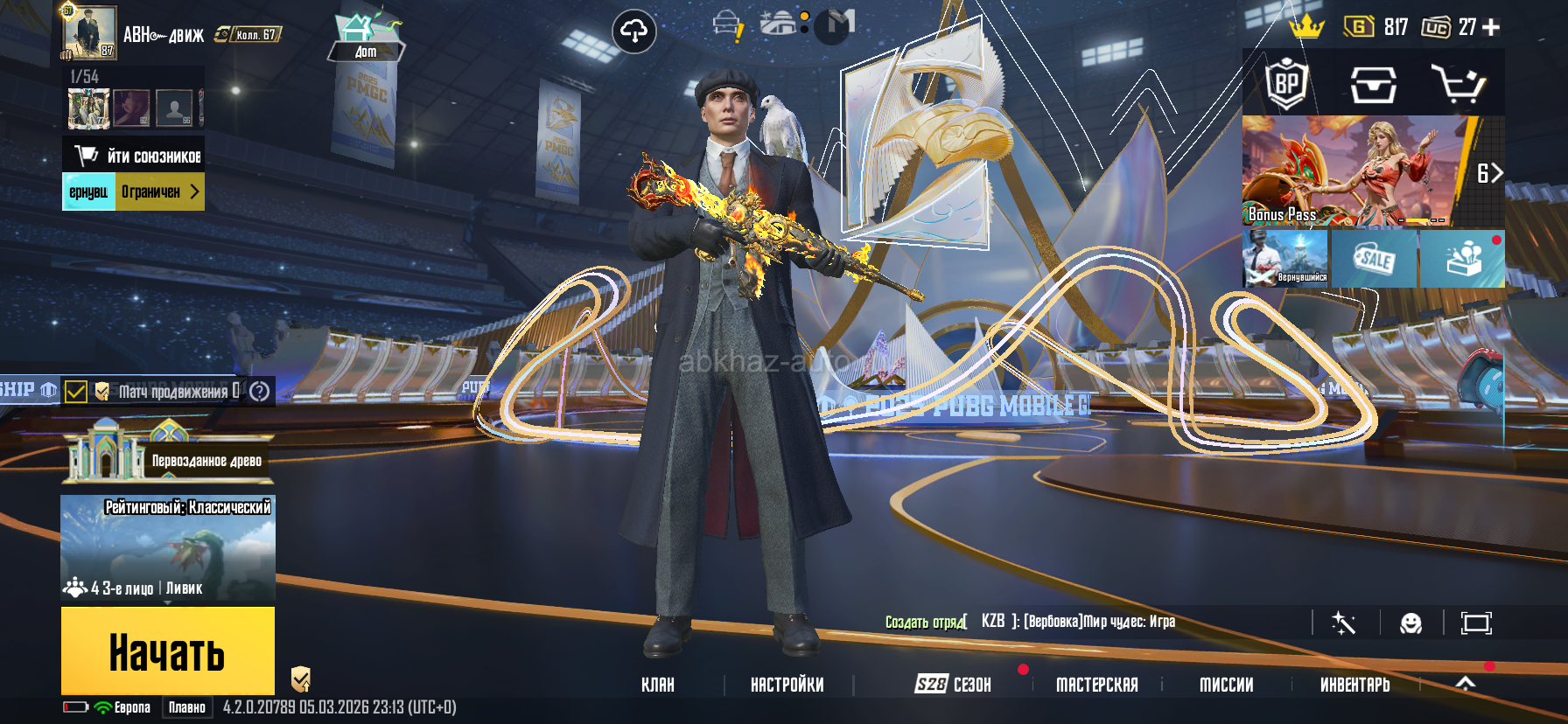Open the ИНВЕНТАРЬ inventory

(1354, 685)
